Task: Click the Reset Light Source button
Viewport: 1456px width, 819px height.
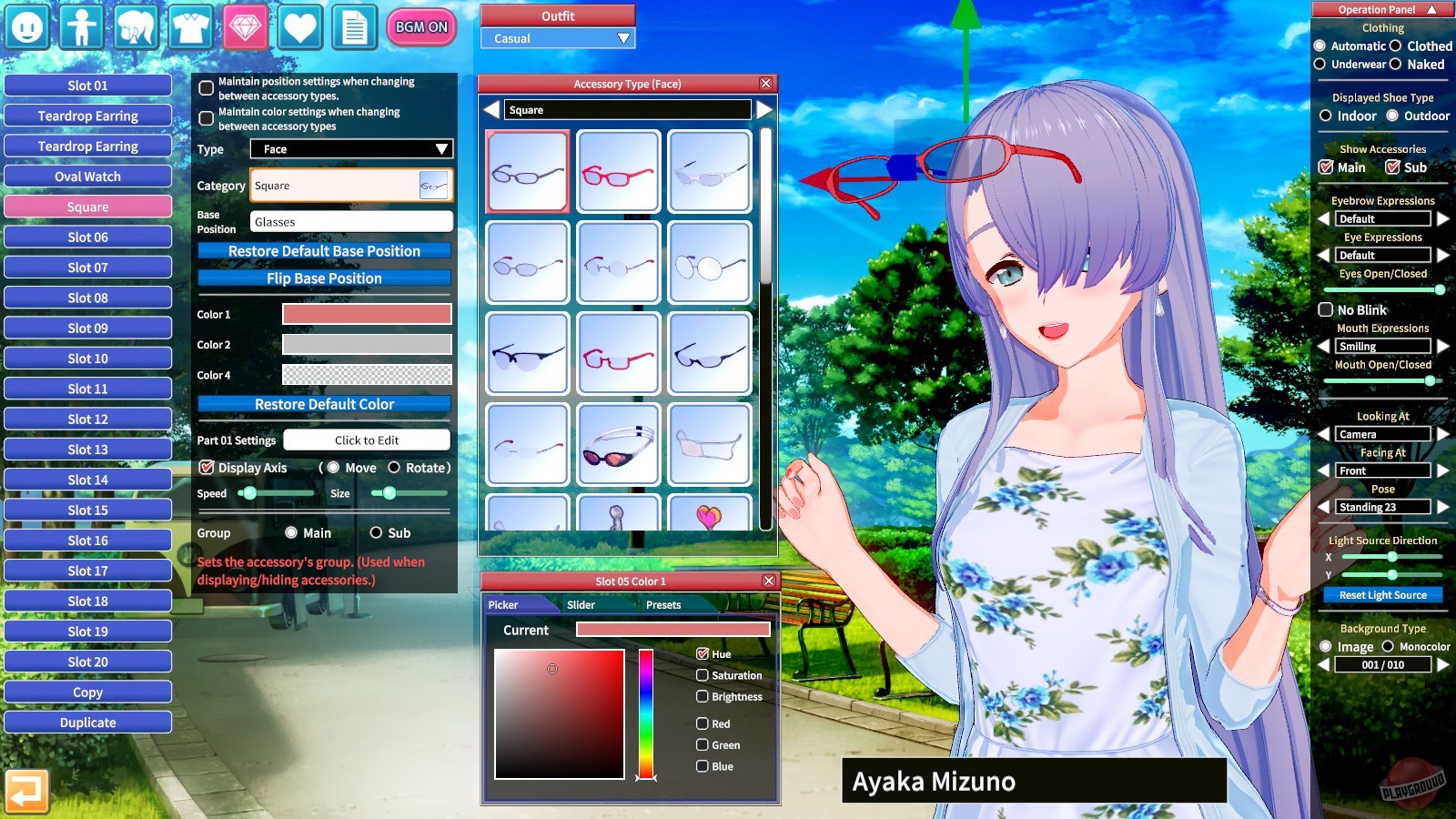Action: [1382, 594]
